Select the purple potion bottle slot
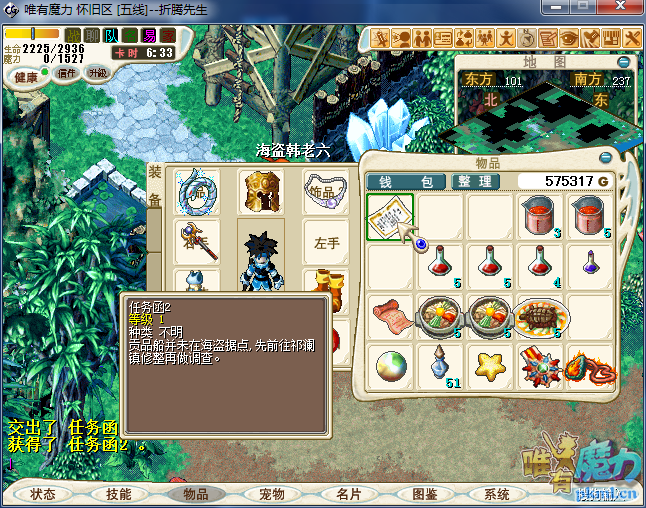 [592, 264]
